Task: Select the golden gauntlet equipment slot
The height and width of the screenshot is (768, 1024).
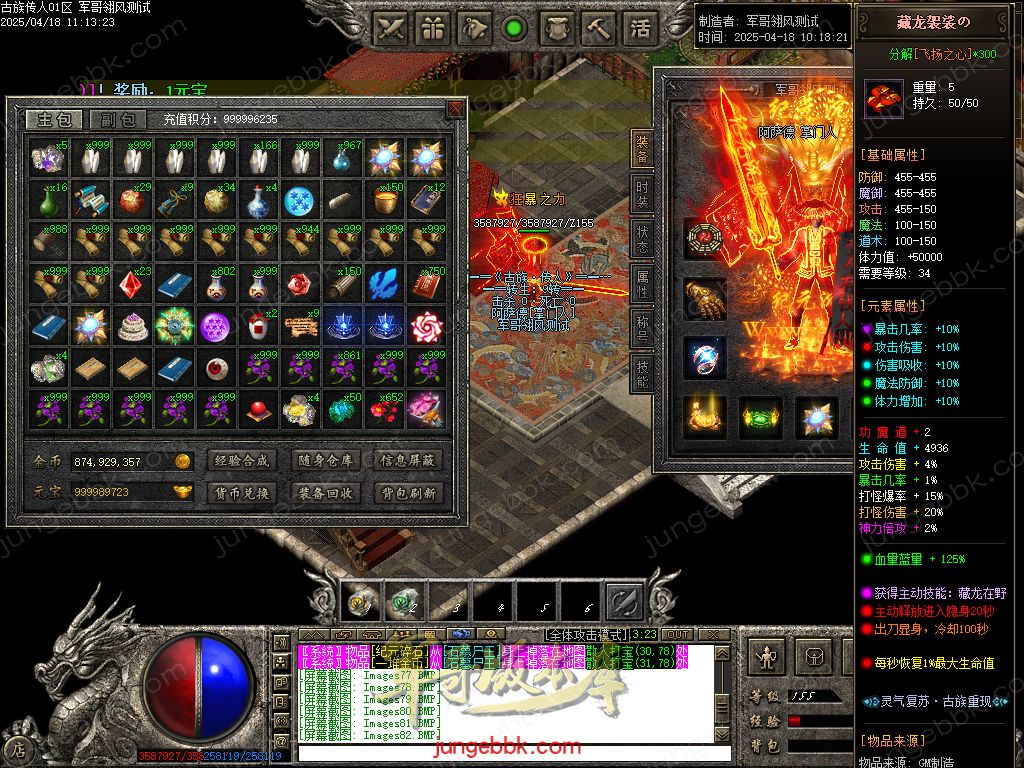Action: click(704, 299)
